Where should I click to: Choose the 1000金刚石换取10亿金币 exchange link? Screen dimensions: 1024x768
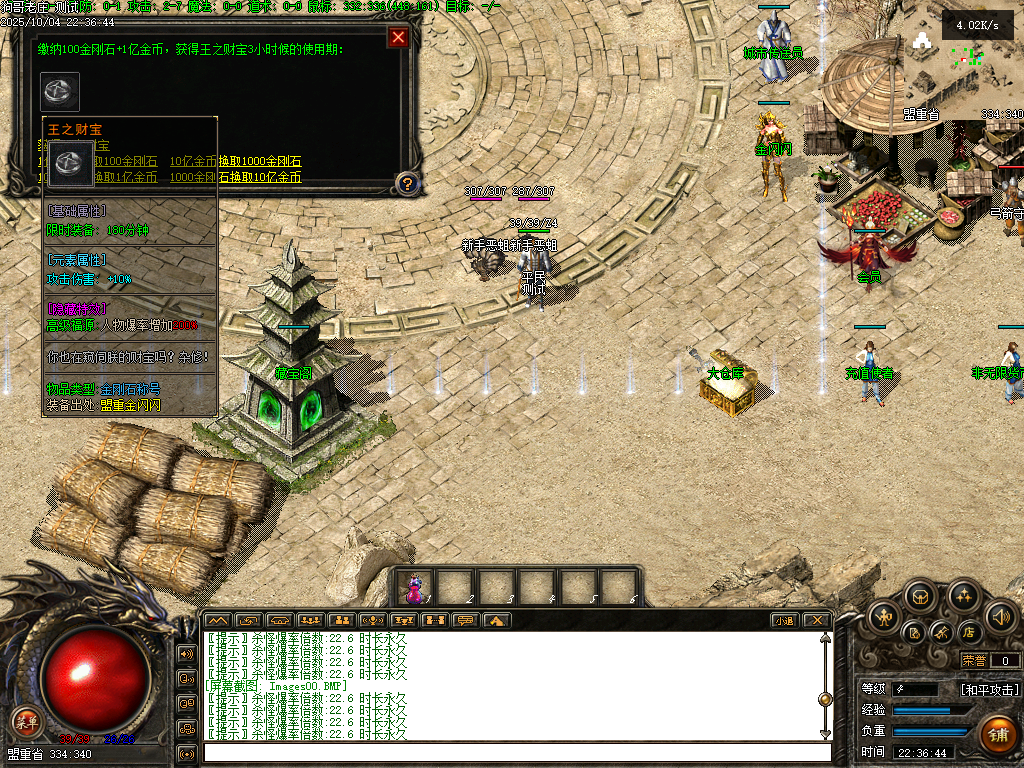tap(235, 177)
